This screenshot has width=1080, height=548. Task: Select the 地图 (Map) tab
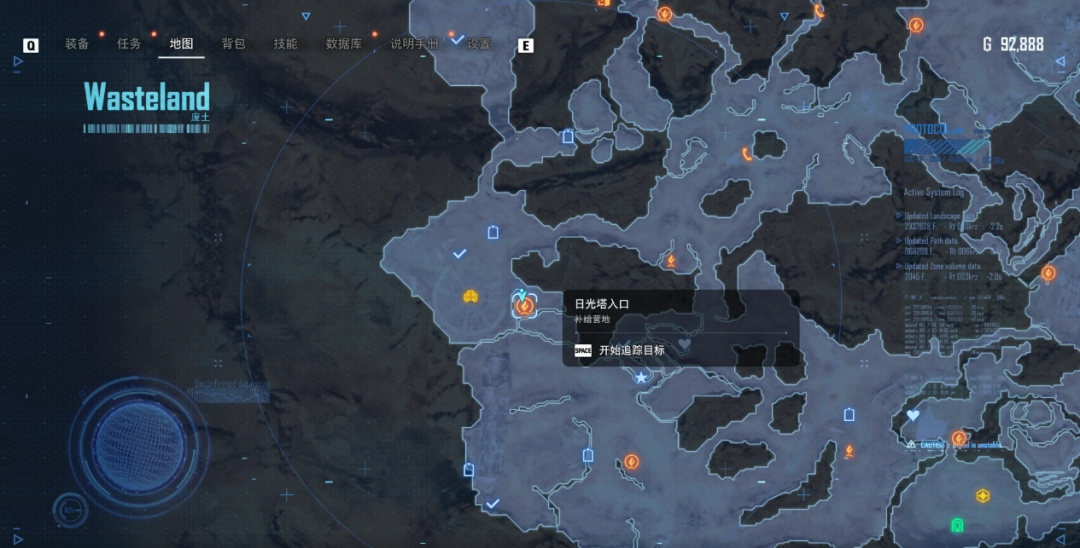[x=181, y=44]
